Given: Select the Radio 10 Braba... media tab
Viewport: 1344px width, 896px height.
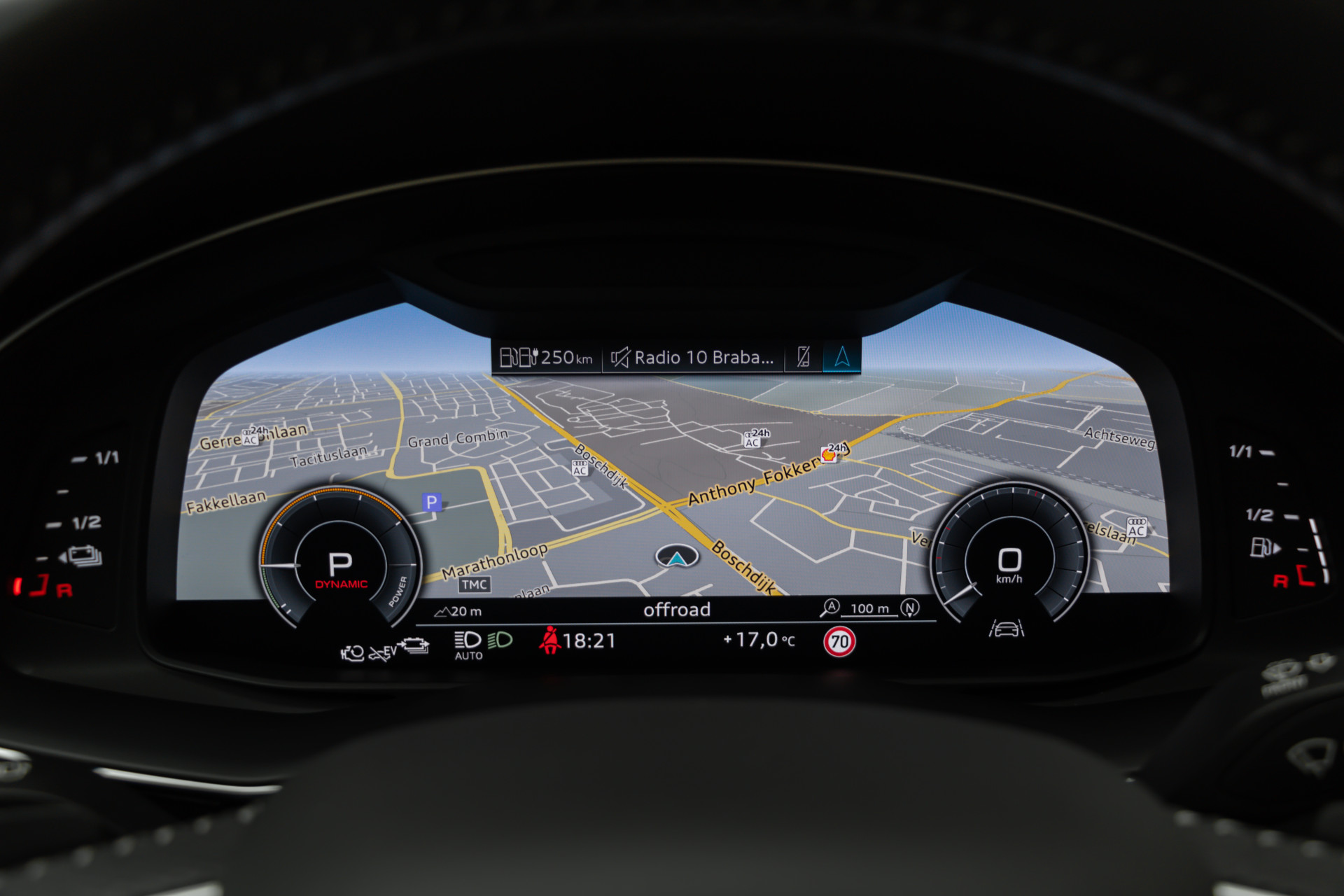Looking at the screenshot, I should click(693, 358).
